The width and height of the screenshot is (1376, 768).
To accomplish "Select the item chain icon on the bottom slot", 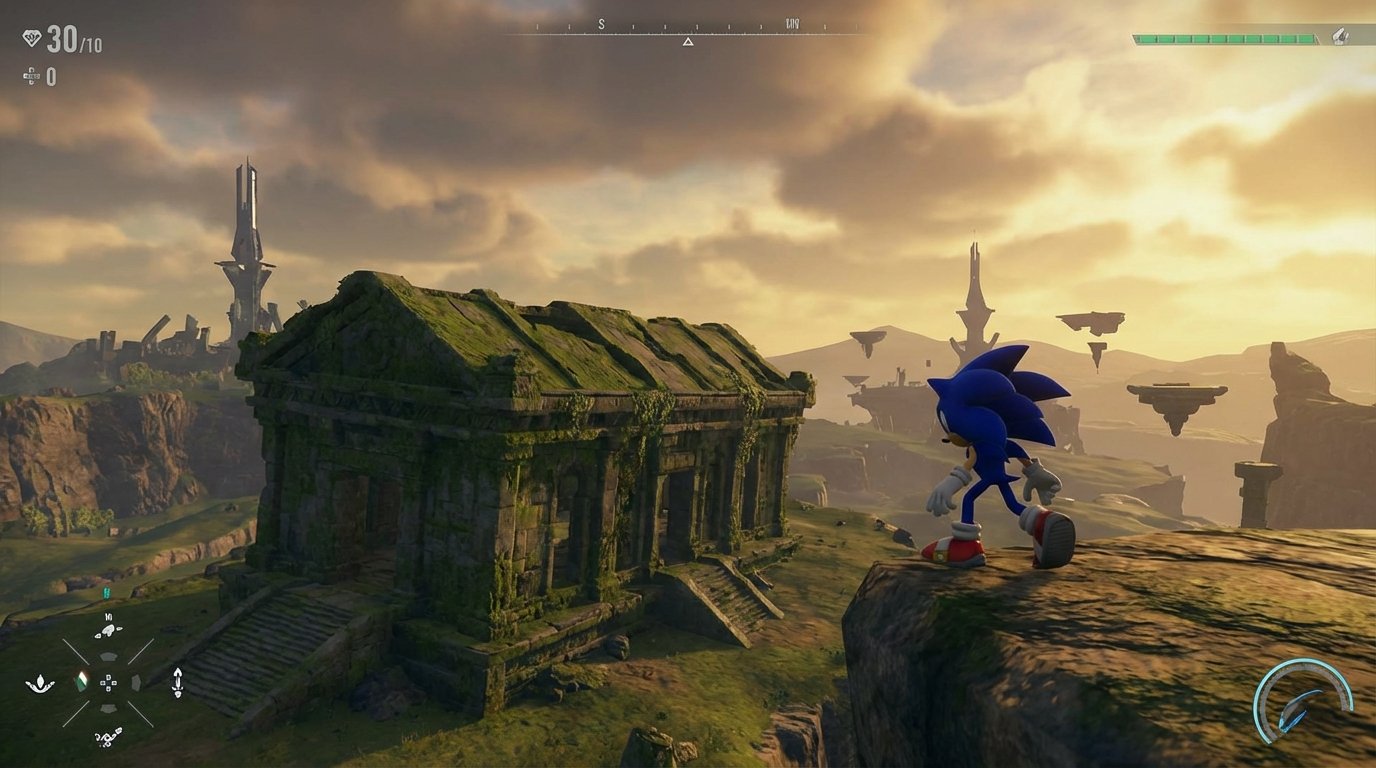I will point(108,738).
